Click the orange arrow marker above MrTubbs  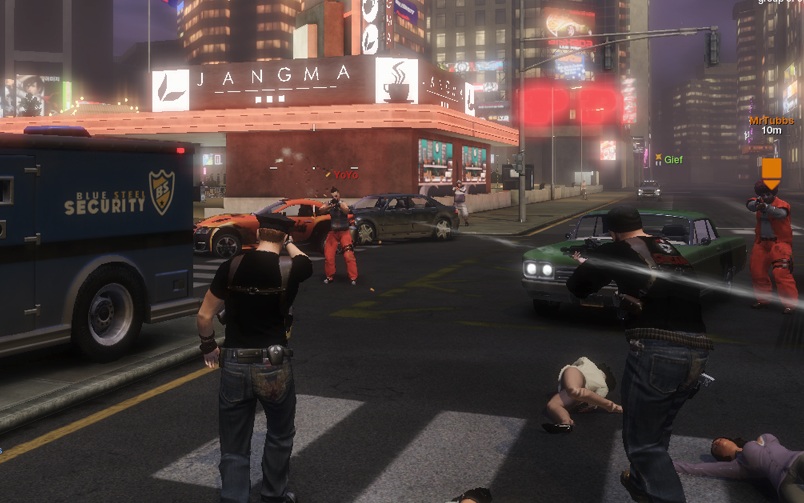click(x=771, y=170)
